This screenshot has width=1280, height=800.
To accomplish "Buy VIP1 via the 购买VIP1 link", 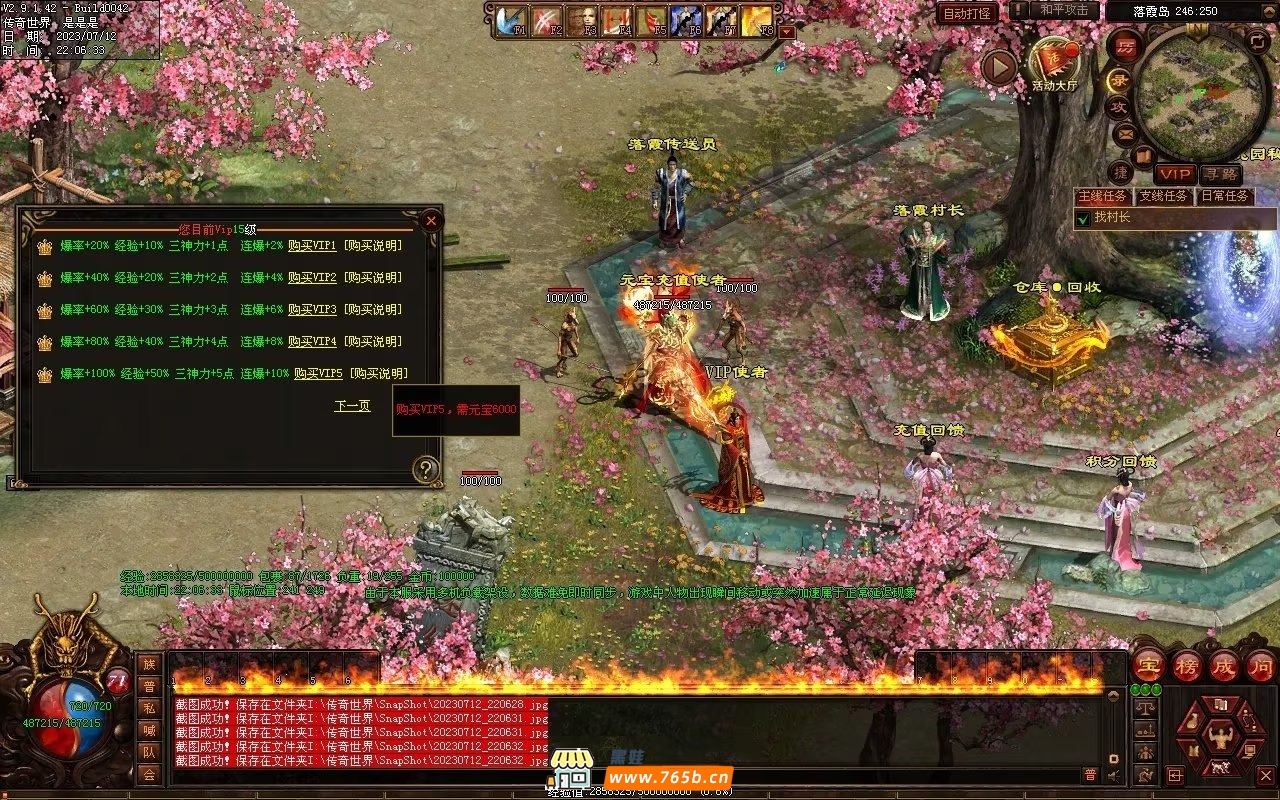I will pos(312,245).
